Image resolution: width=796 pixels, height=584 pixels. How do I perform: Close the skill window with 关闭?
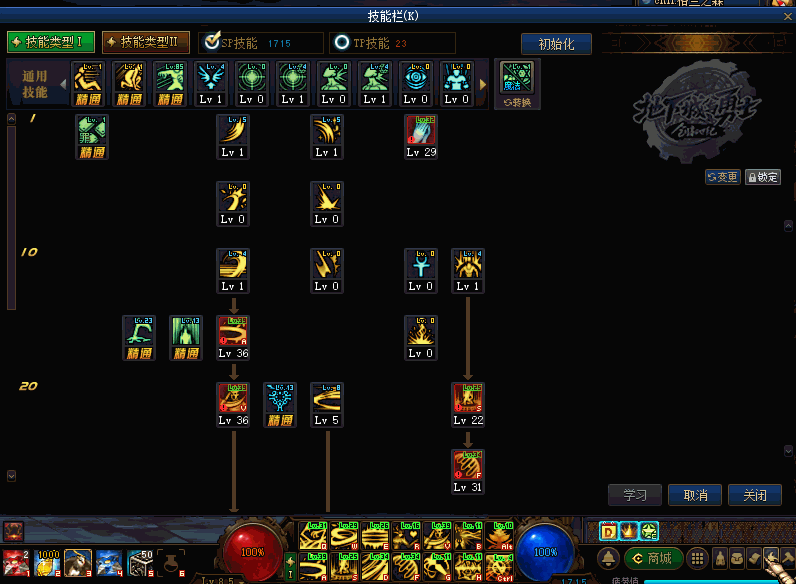pyautogui.click(x=755, y=495)
